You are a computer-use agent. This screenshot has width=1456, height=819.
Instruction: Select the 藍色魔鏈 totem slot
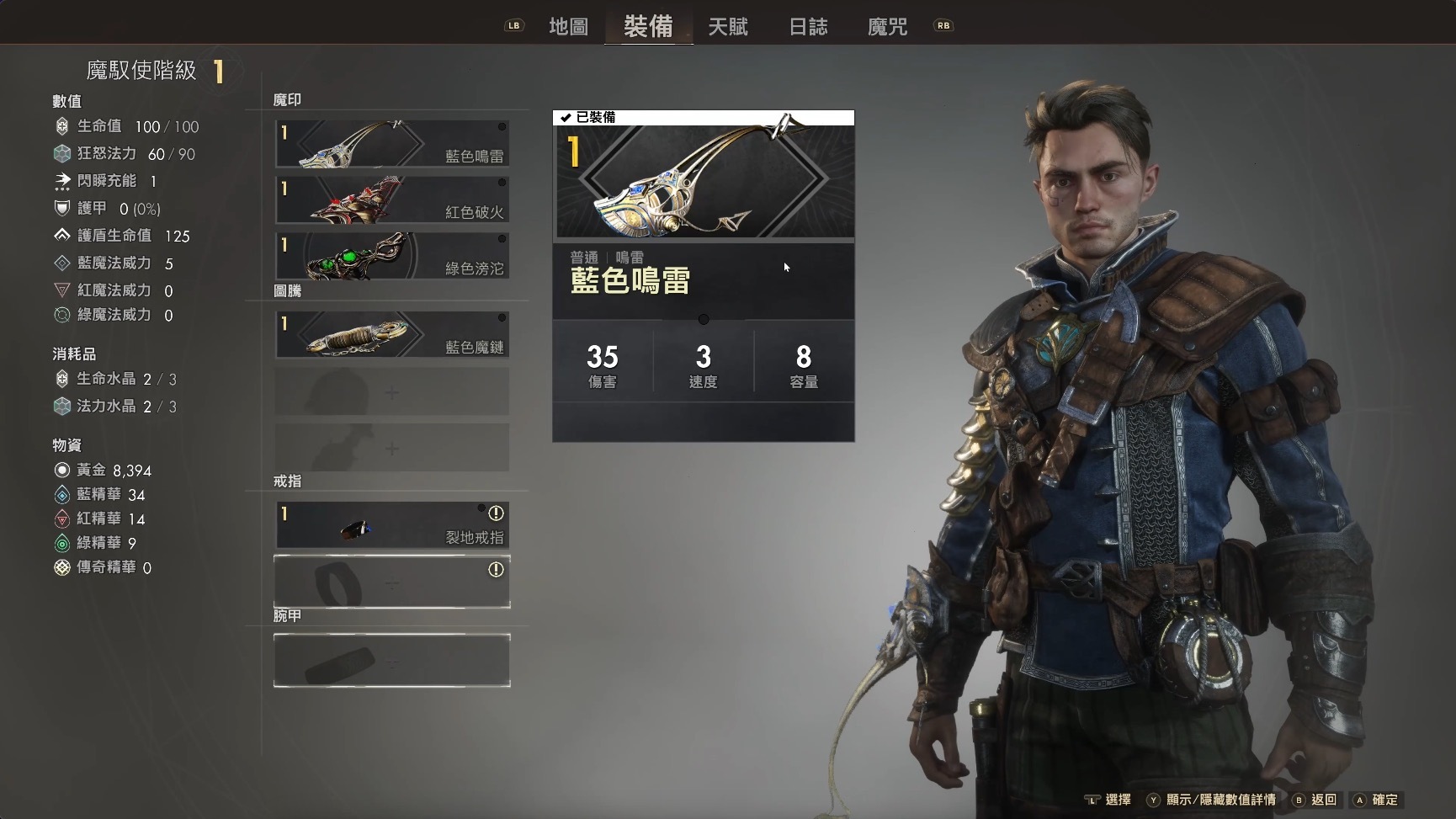(x=392, y=334)
